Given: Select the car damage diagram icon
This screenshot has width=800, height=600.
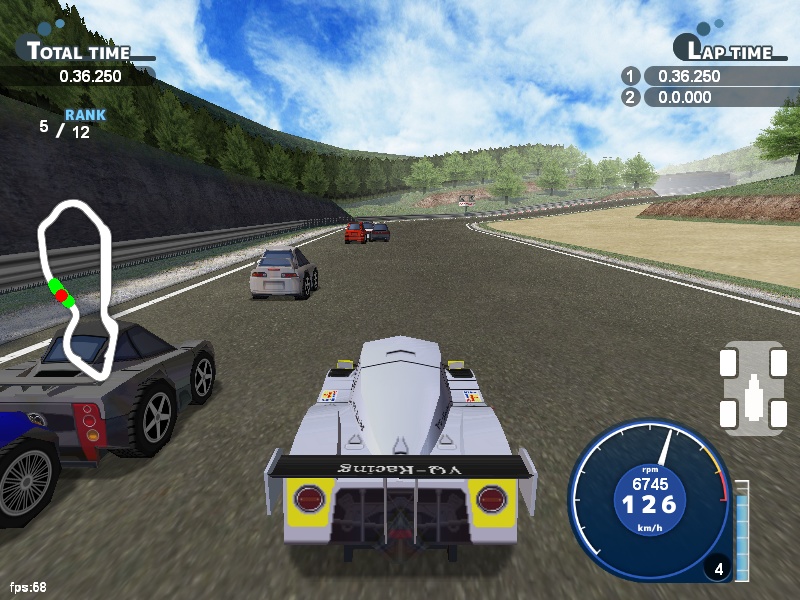Looking at the screenshot, I should (751, 388).
